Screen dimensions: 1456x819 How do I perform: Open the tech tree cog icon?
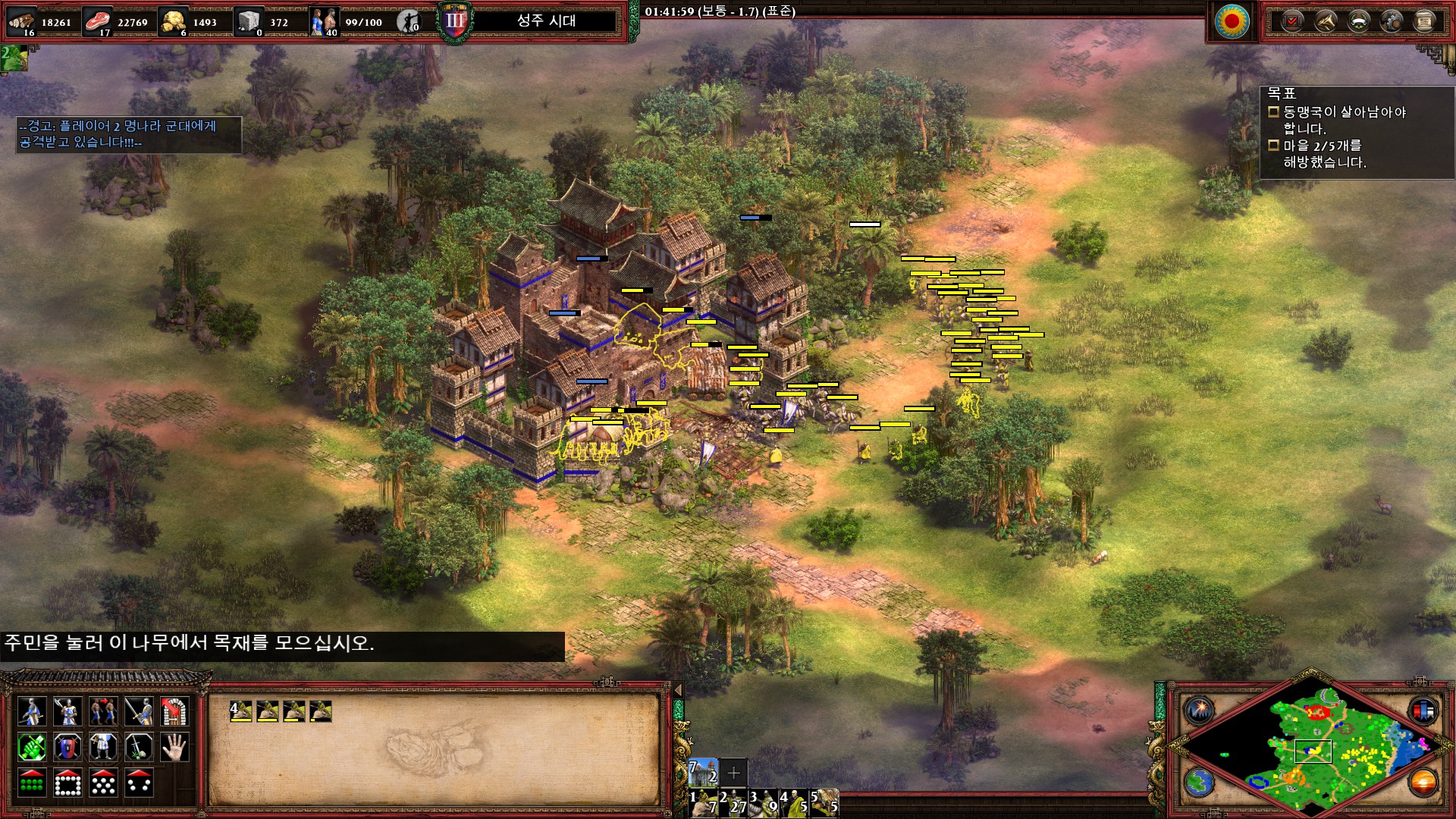pyautogui.click(x=1392, y=21)
